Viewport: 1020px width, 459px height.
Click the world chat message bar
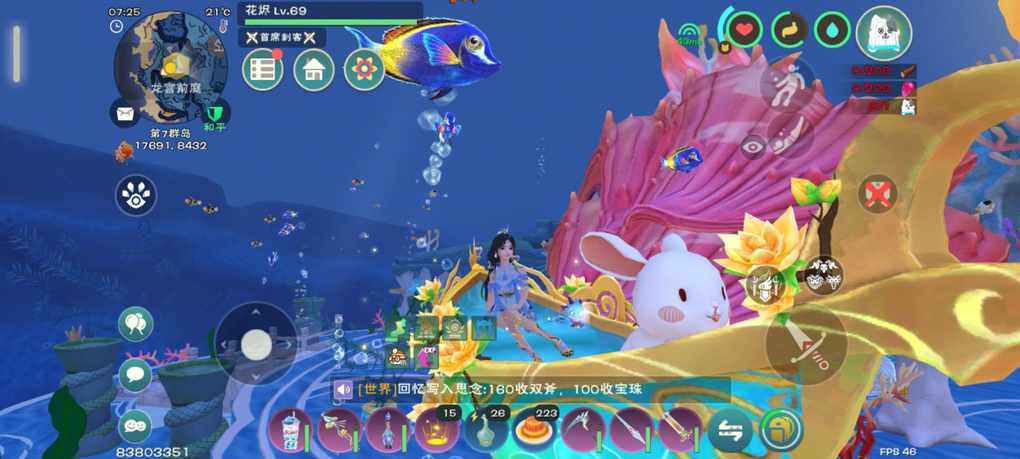(x=530, y=390)
